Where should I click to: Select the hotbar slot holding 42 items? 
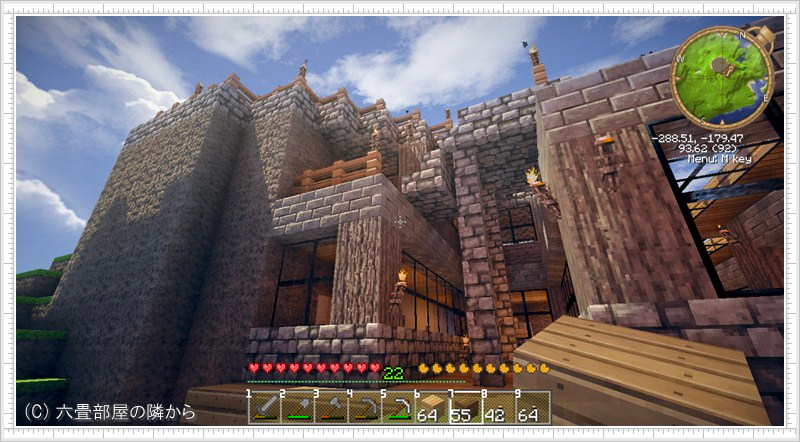497,406
